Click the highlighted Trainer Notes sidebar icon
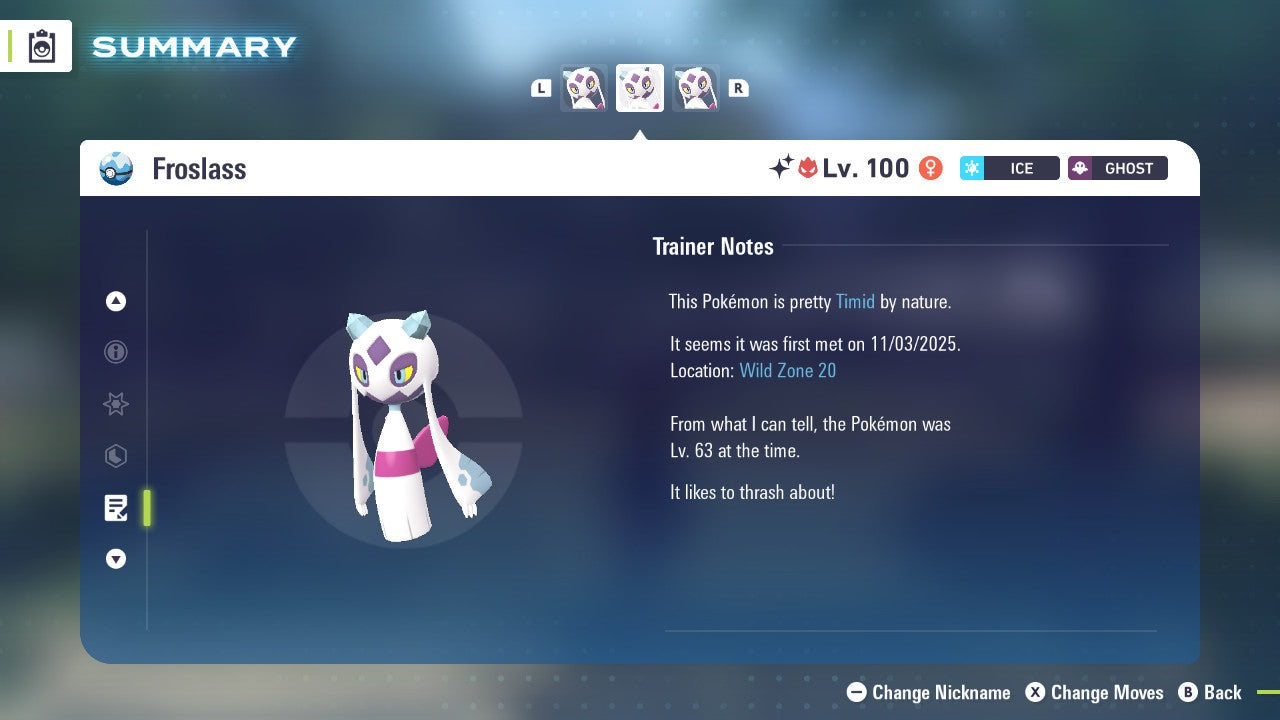This screenshot has height=720, width=1280. (x=116, y=508)
